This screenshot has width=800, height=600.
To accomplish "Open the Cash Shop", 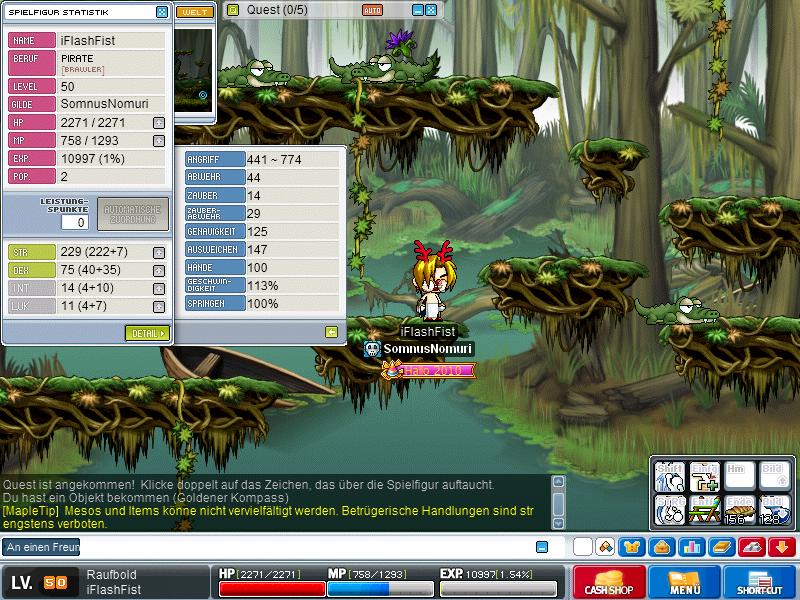I will [x=608, y=583].
